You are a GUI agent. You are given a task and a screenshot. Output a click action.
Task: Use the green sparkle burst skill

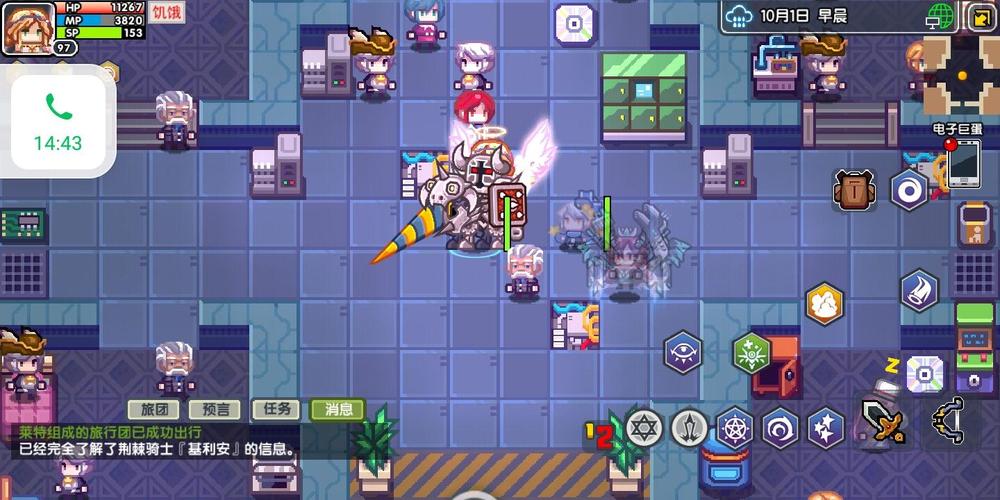coord(751,352)
